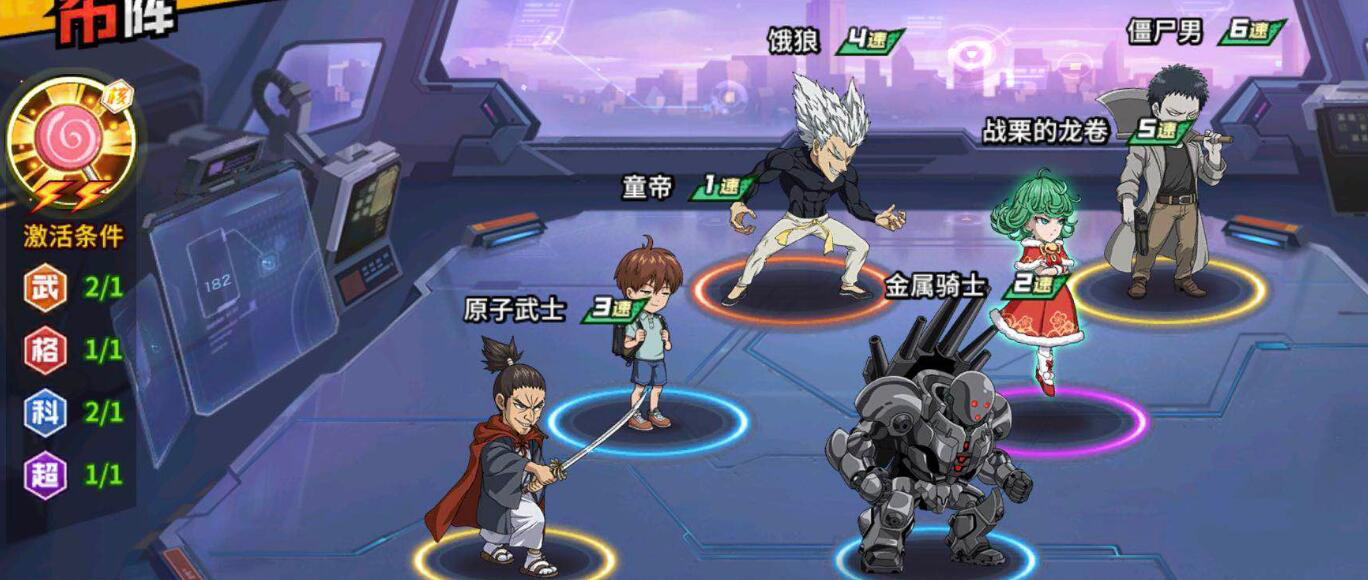Tap the purple 超 type condition icon
The image size is (1368, 580).
[45, 474]
